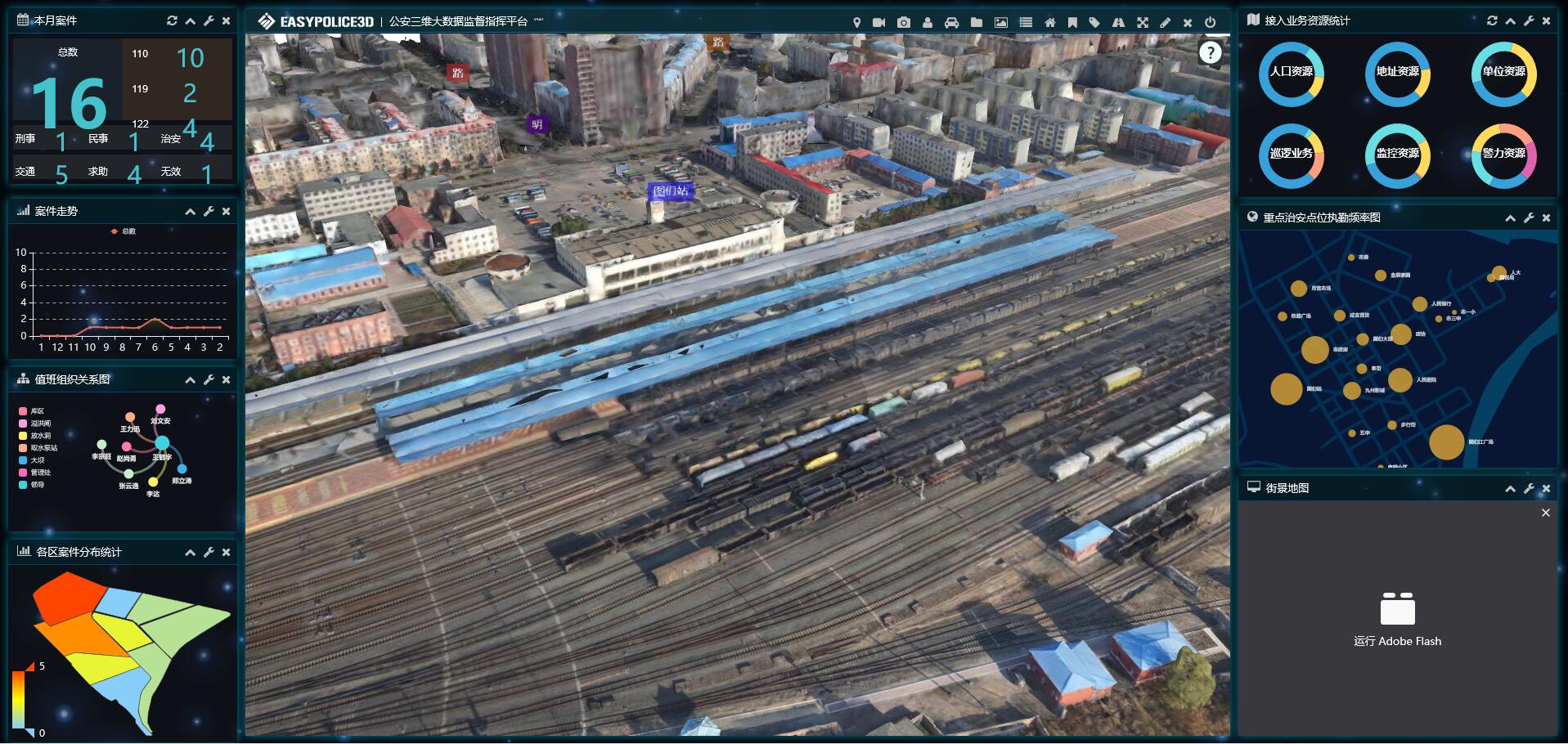
Task: Choose the 监控资源 donut chart
Action: coord(1397,155)
